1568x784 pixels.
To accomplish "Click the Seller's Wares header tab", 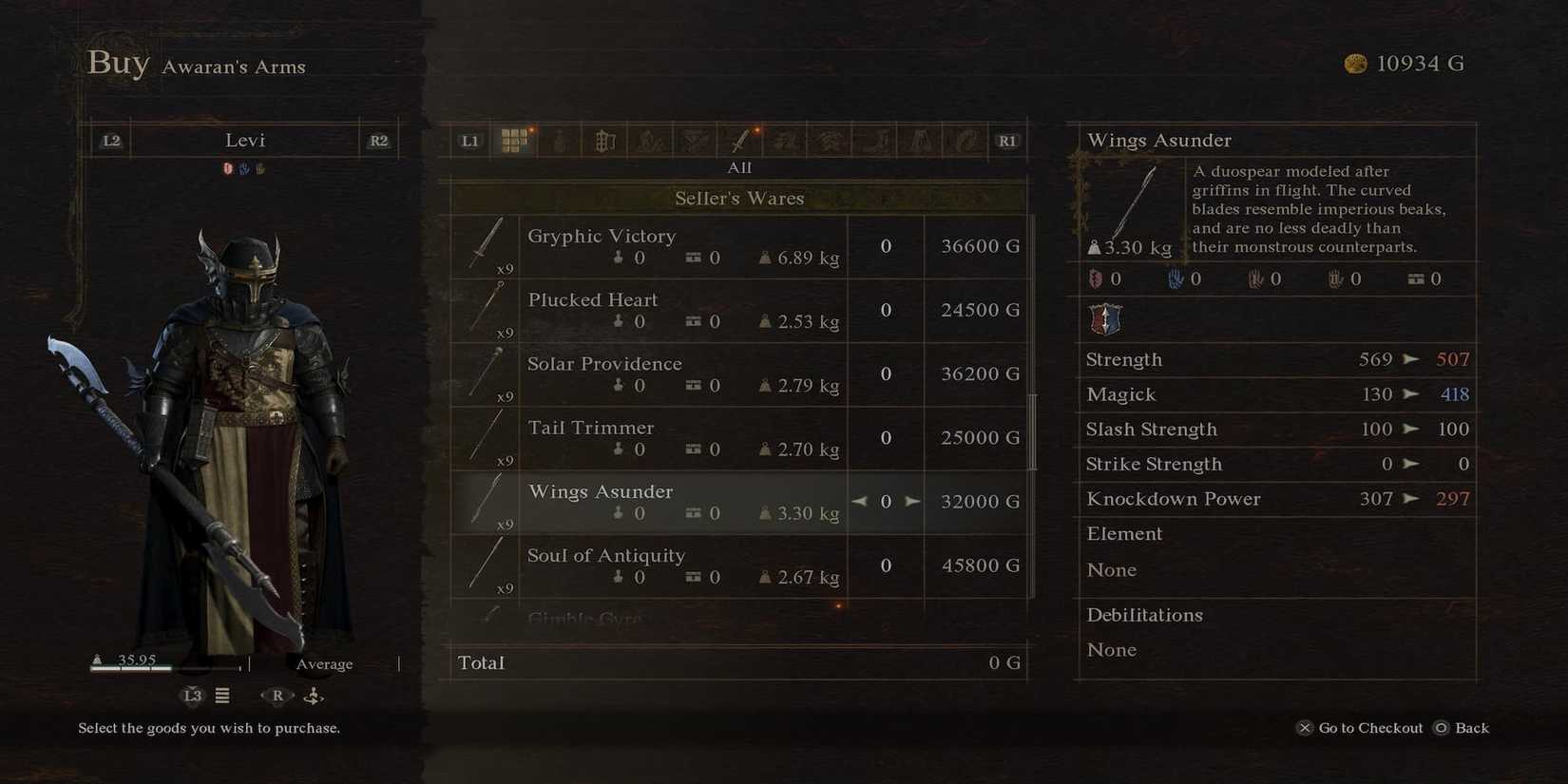I will (x=739, y=199).
